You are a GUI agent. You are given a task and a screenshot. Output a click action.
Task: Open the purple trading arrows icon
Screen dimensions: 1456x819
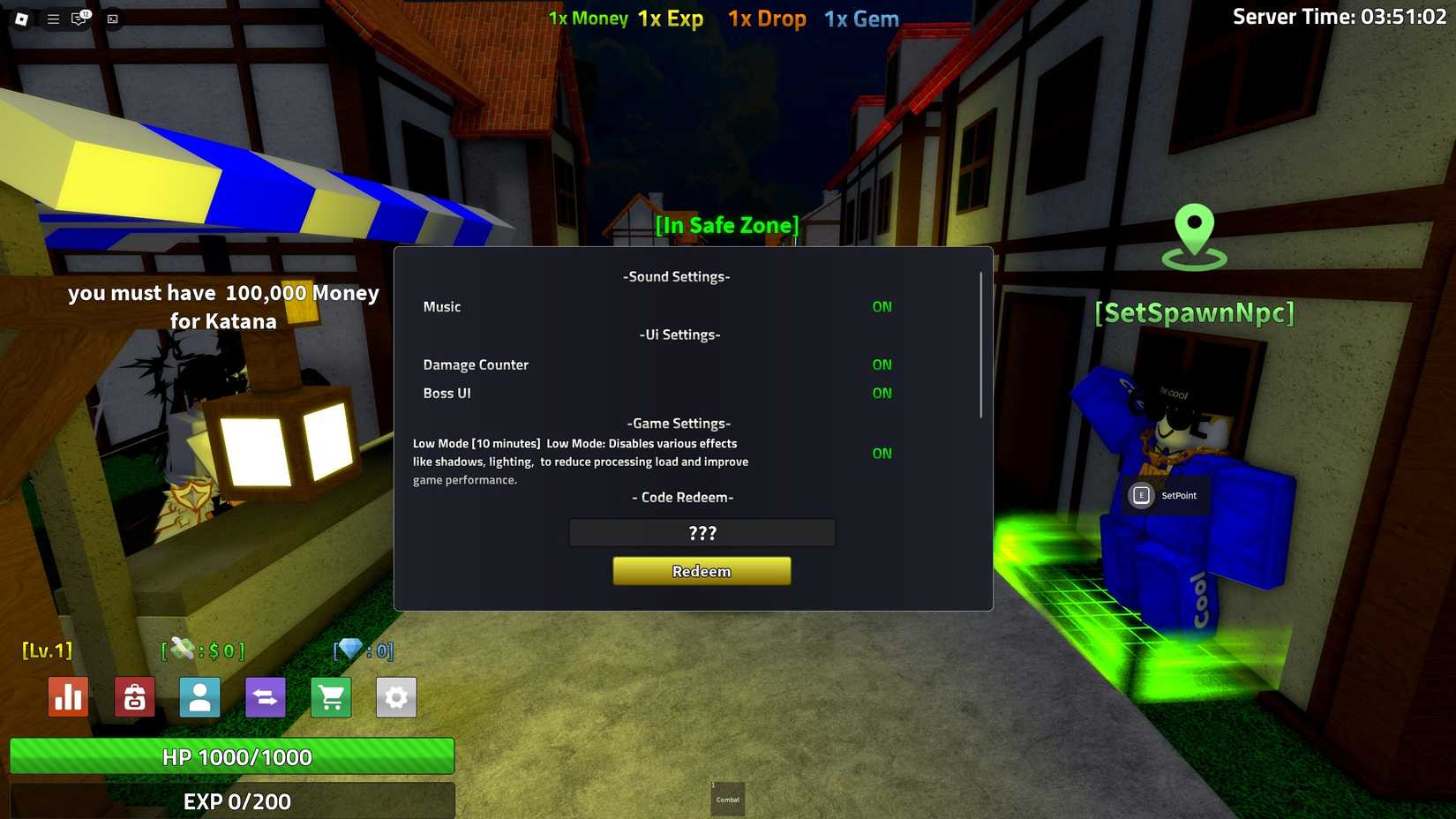pos(265,697)
